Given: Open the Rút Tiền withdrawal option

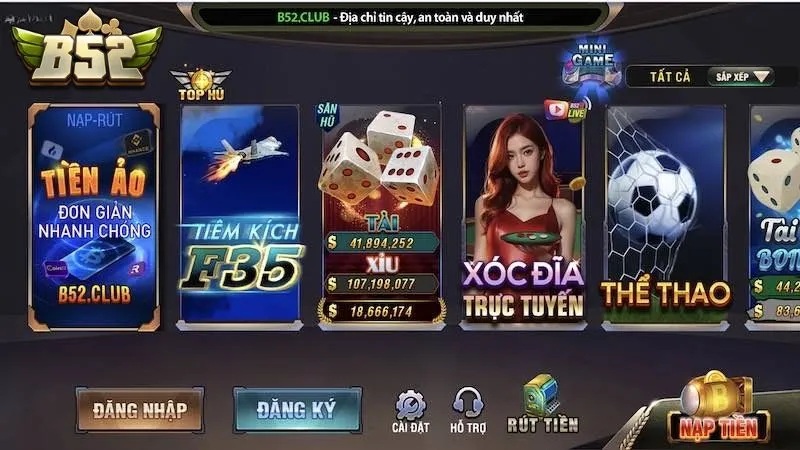Looking at the screenshot, I should (x=543, y=407).
